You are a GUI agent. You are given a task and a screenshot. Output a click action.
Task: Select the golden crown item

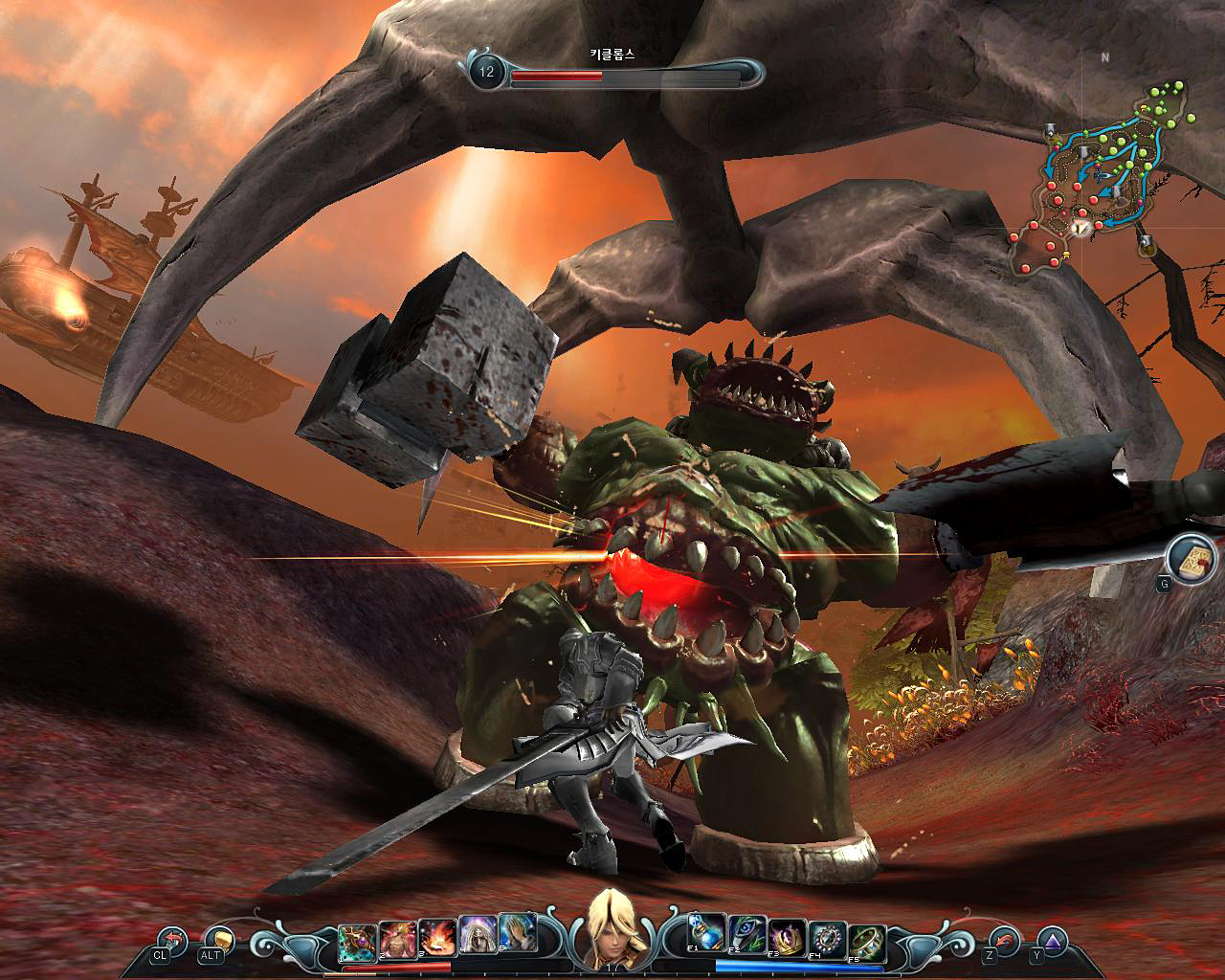click(x=787, y=941)
